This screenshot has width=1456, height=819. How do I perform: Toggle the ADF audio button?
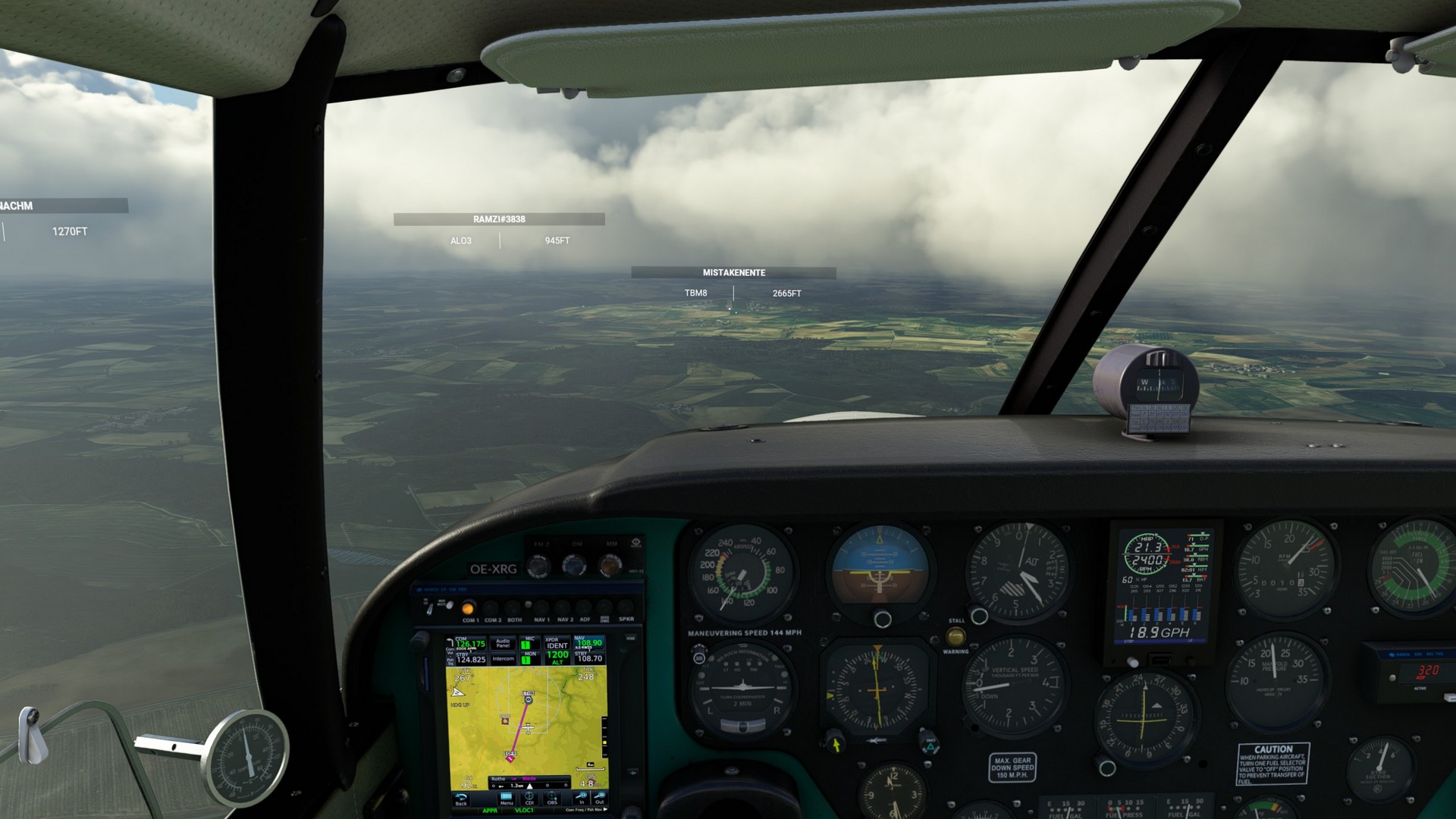[x=585, y=608]
